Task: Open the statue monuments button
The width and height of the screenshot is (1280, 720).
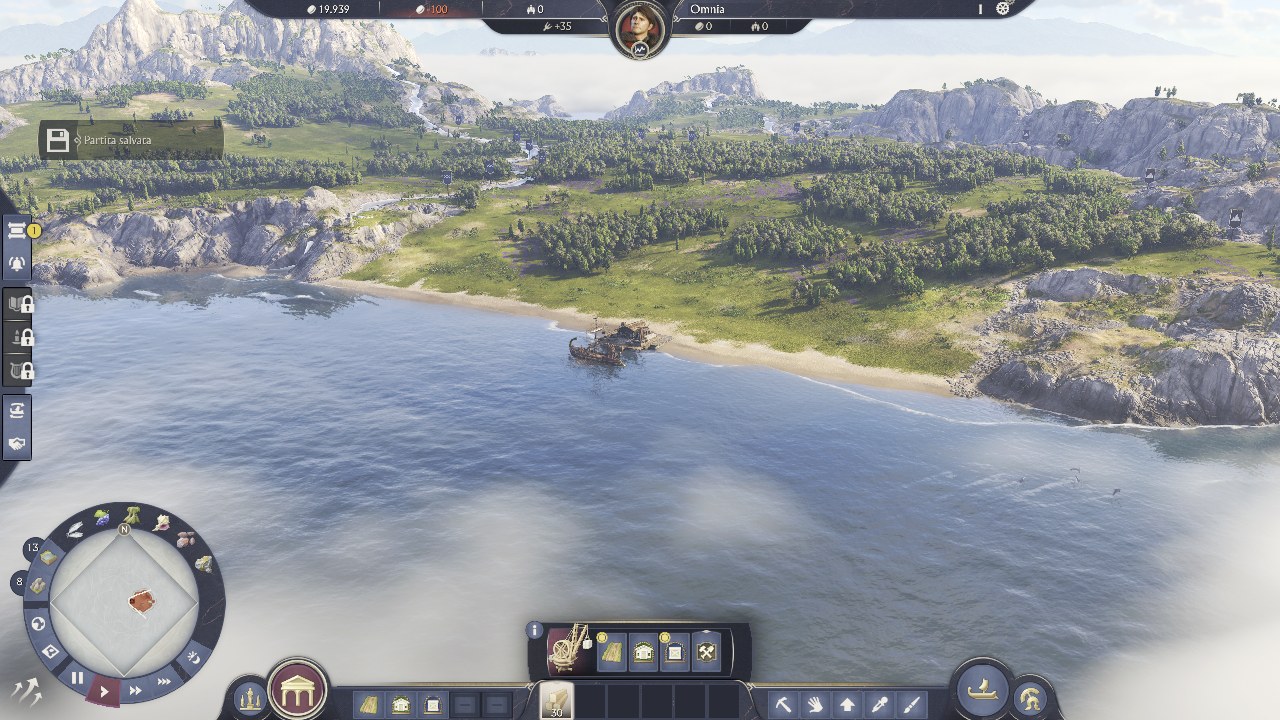Action: click(x=248, y=699)
